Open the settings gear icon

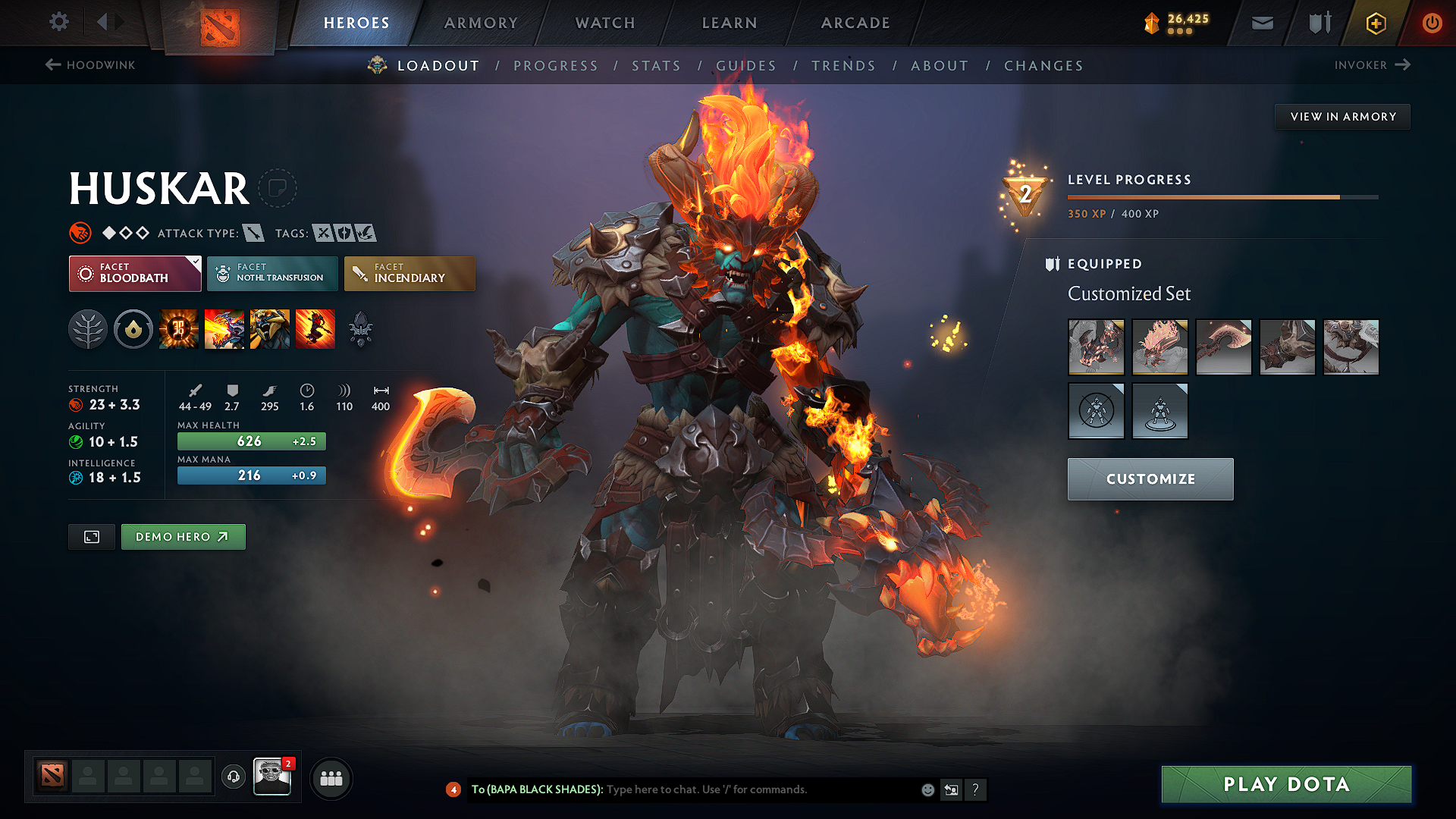tap(58, 22)
